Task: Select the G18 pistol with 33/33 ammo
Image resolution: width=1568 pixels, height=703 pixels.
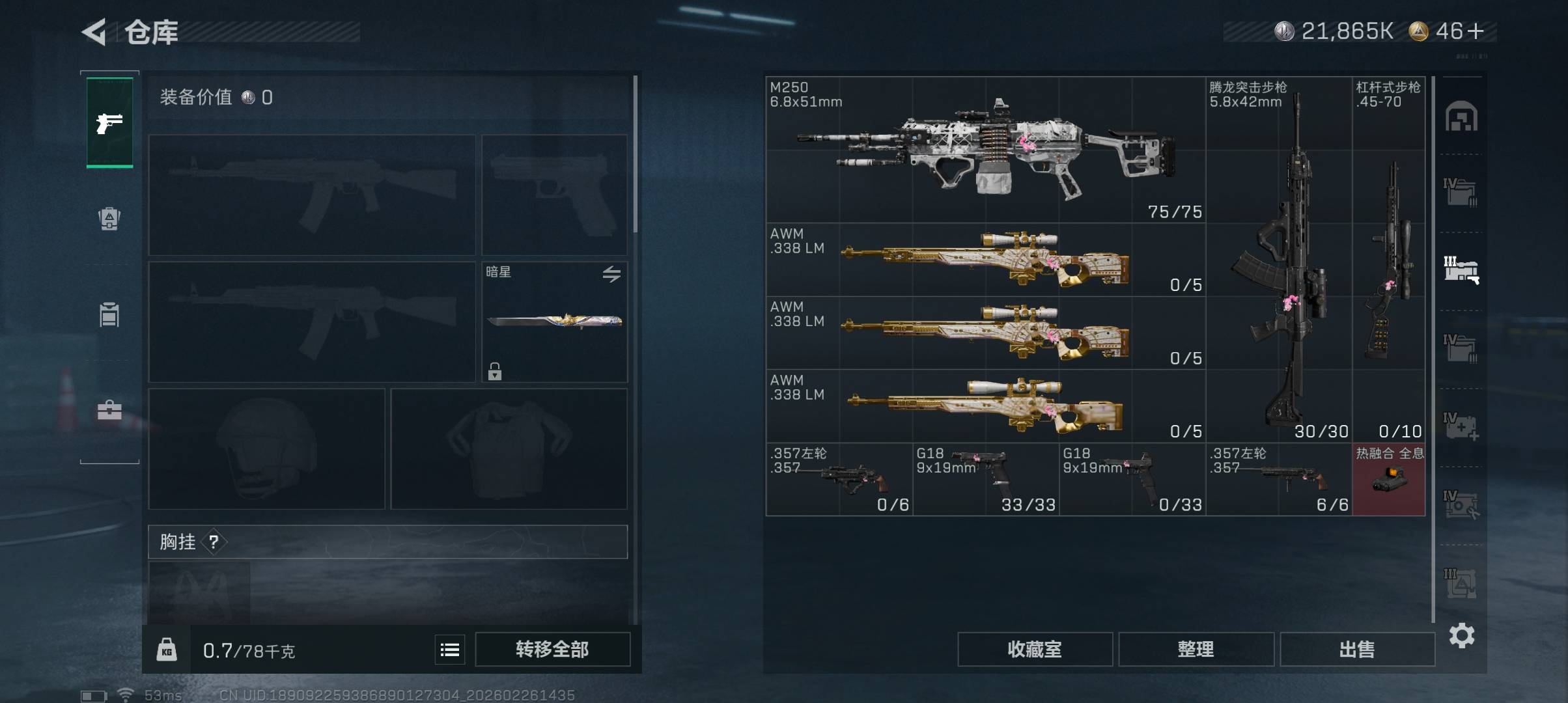Action: click(x=985, y=480)
